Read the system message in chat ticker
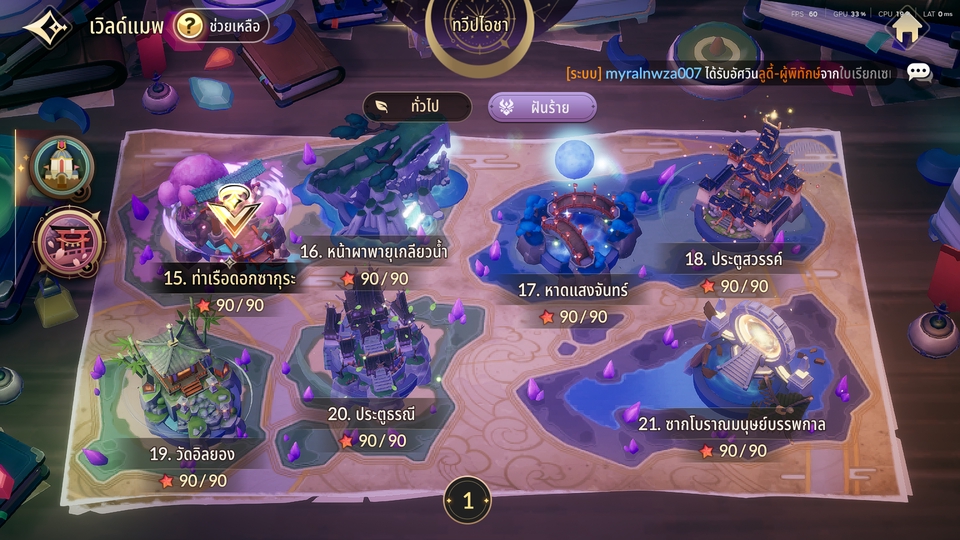 click(x=730, y=73)
